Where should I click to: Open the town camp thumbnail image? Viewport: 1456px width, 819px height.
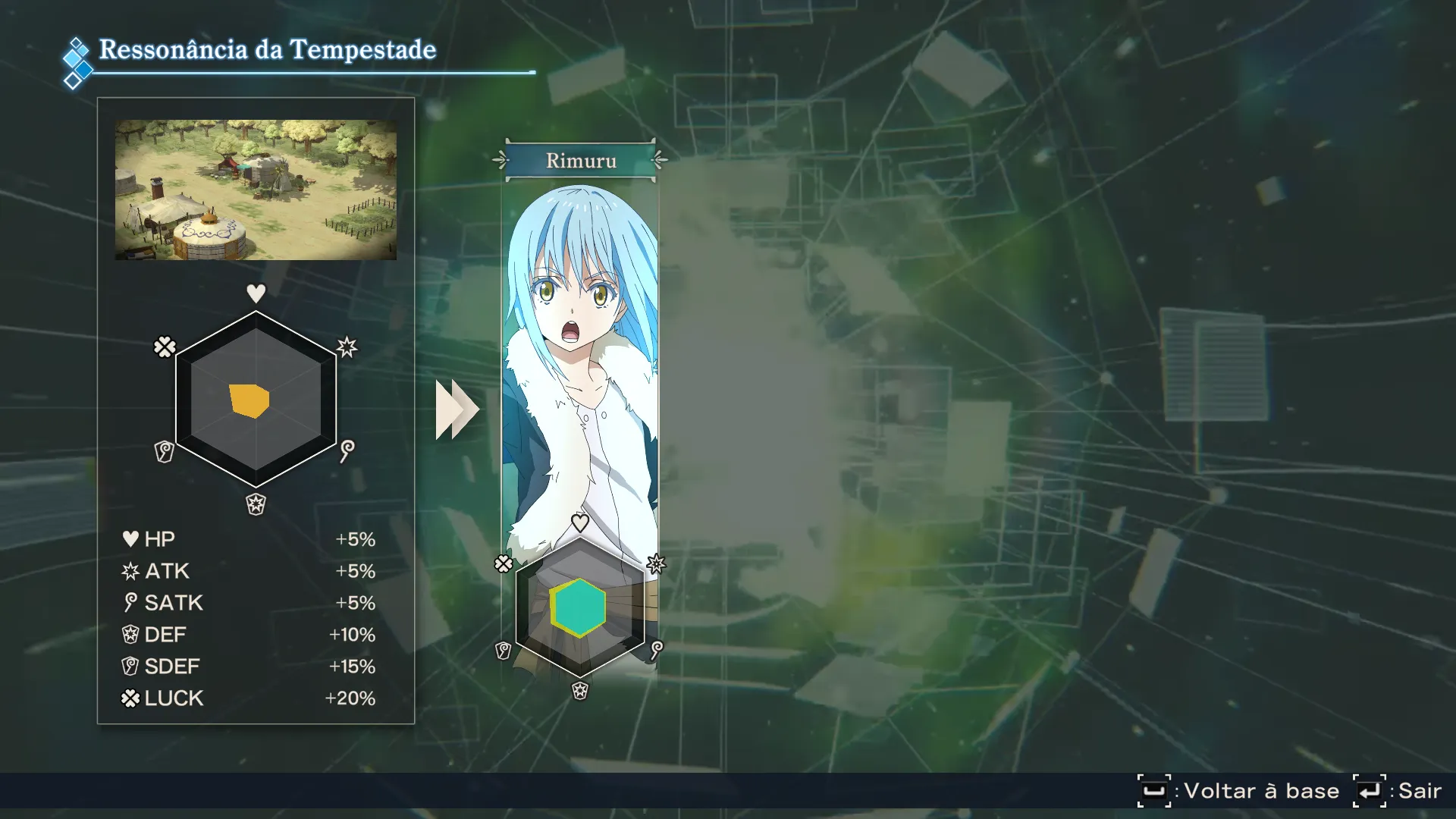(256, 190)
